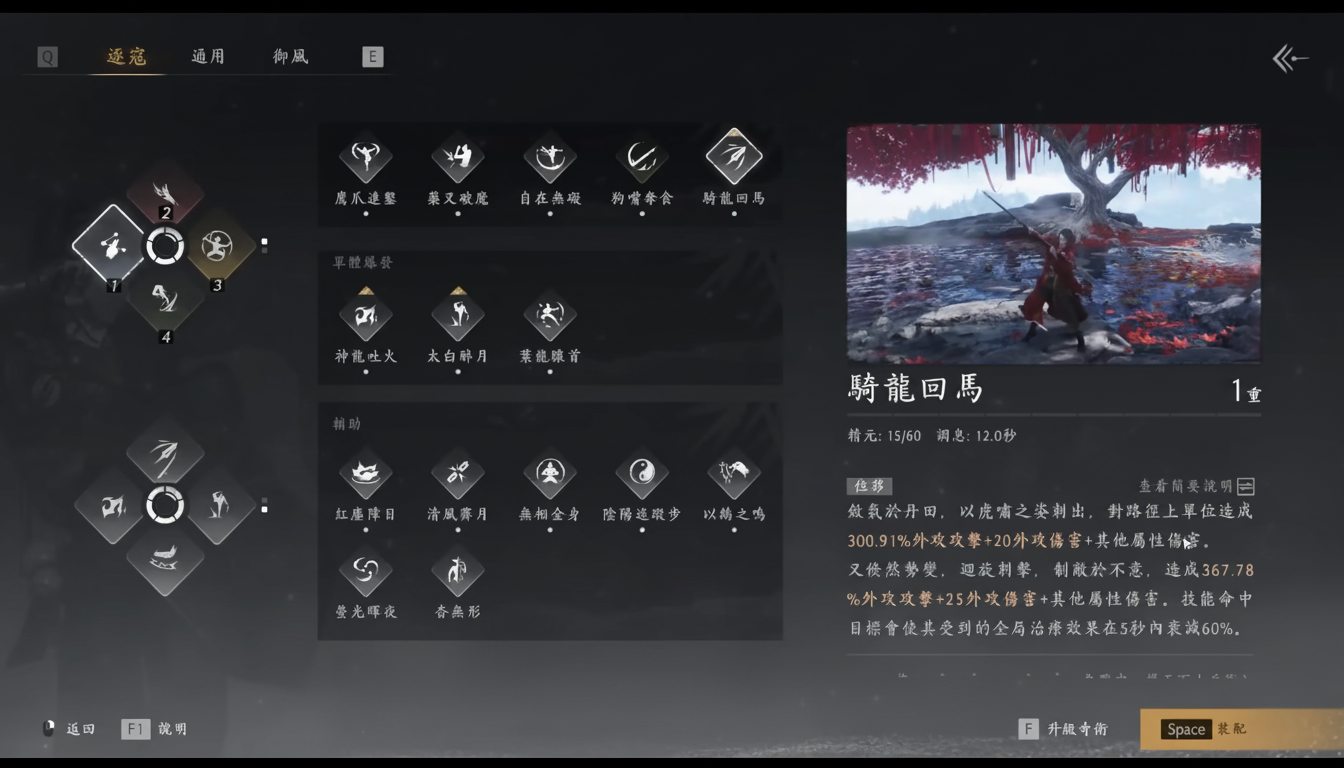Select the 陰陽逍蹤步 skill
The height and width of the screenshot is (768, 1344).
coord(641,476)
